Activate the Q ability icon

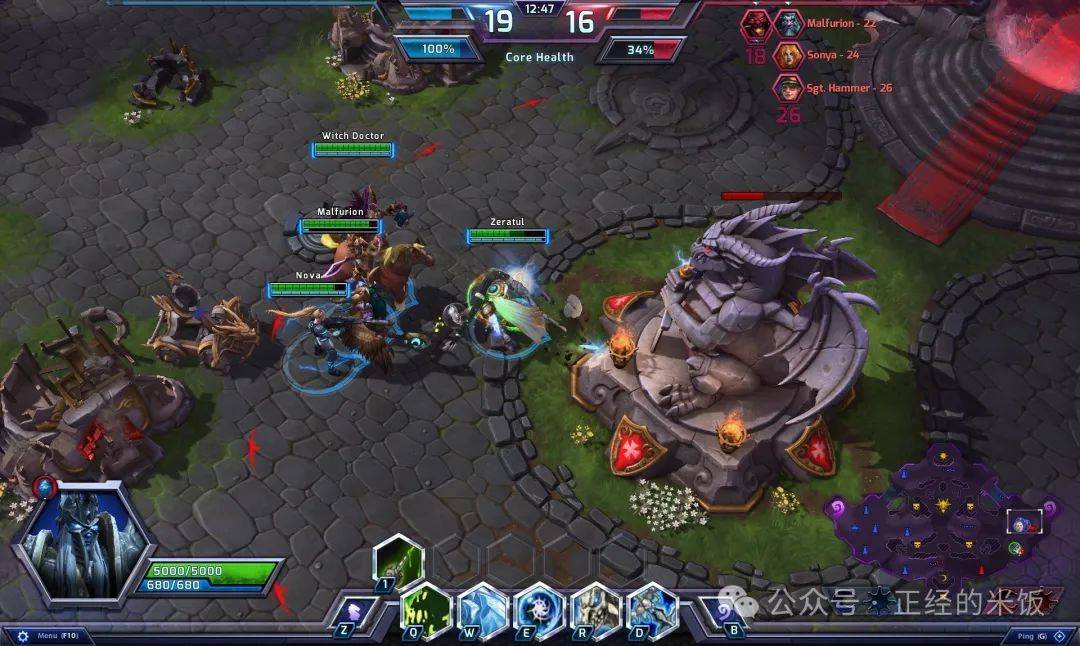pos(426,608)
